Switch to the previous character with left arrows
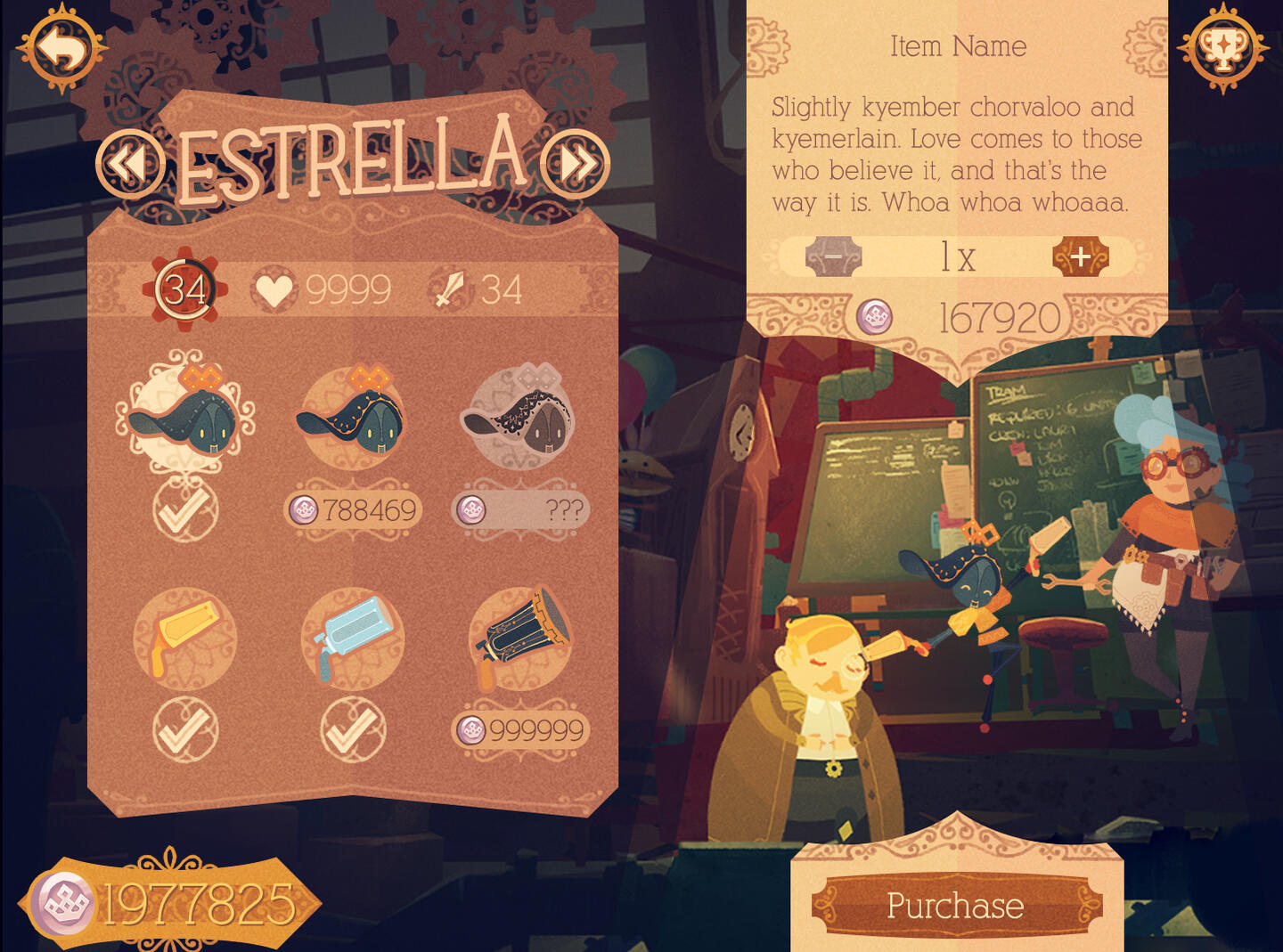1283x952 pixels. pos(130,164)
